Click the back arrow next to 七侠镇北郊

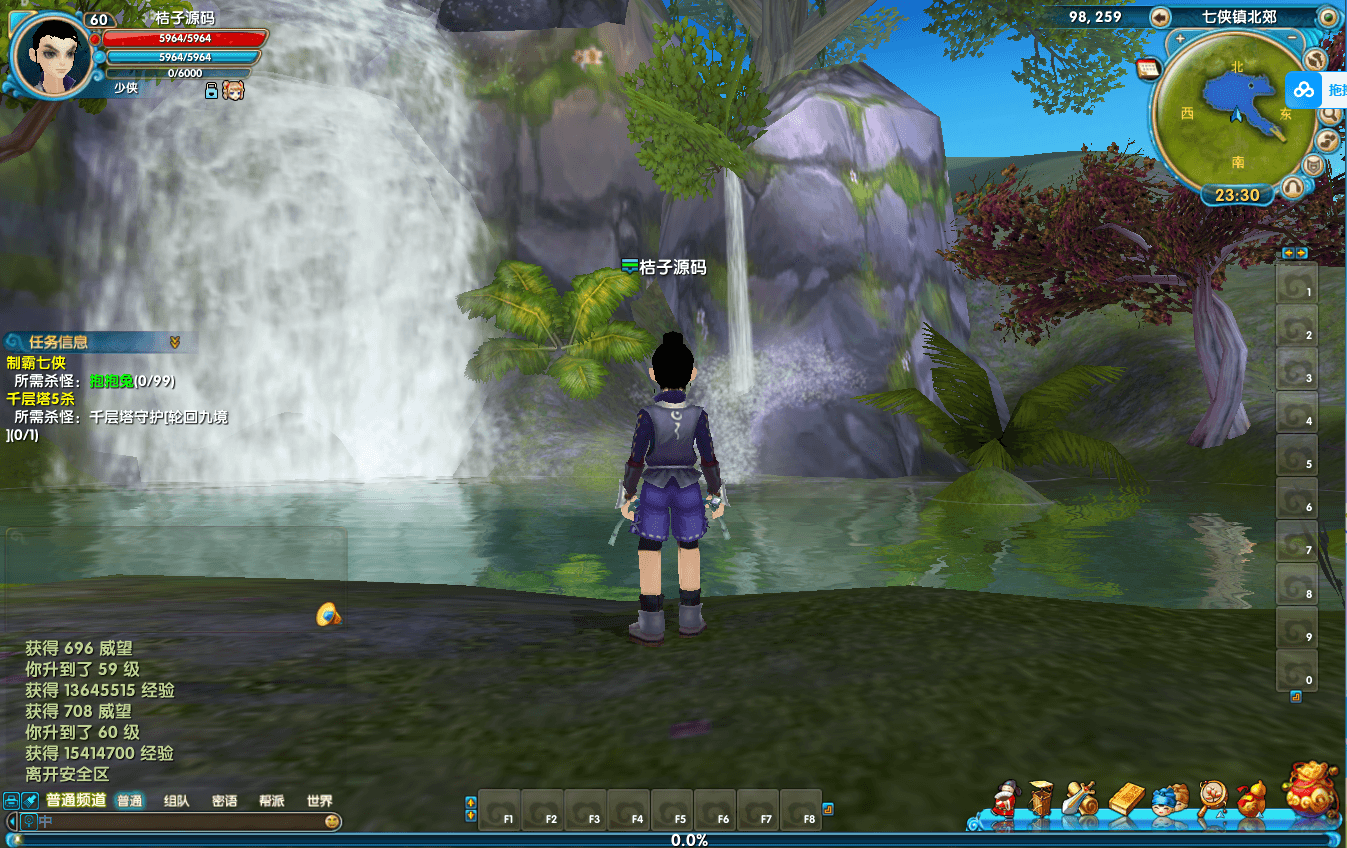[1161, 17]
